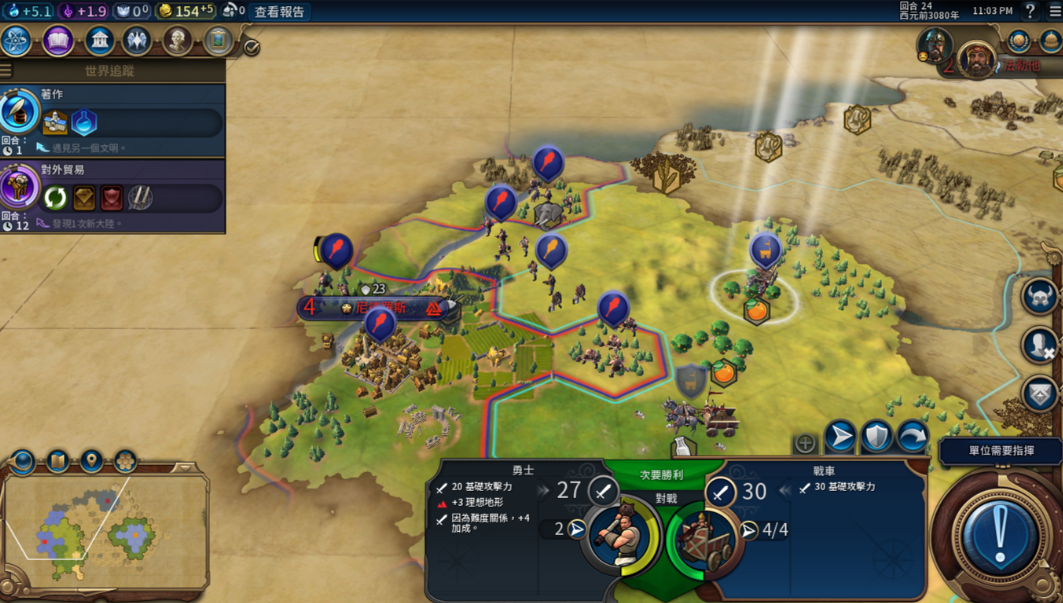Open the government building icon
1063x603 pixels.
pos(98,41)
